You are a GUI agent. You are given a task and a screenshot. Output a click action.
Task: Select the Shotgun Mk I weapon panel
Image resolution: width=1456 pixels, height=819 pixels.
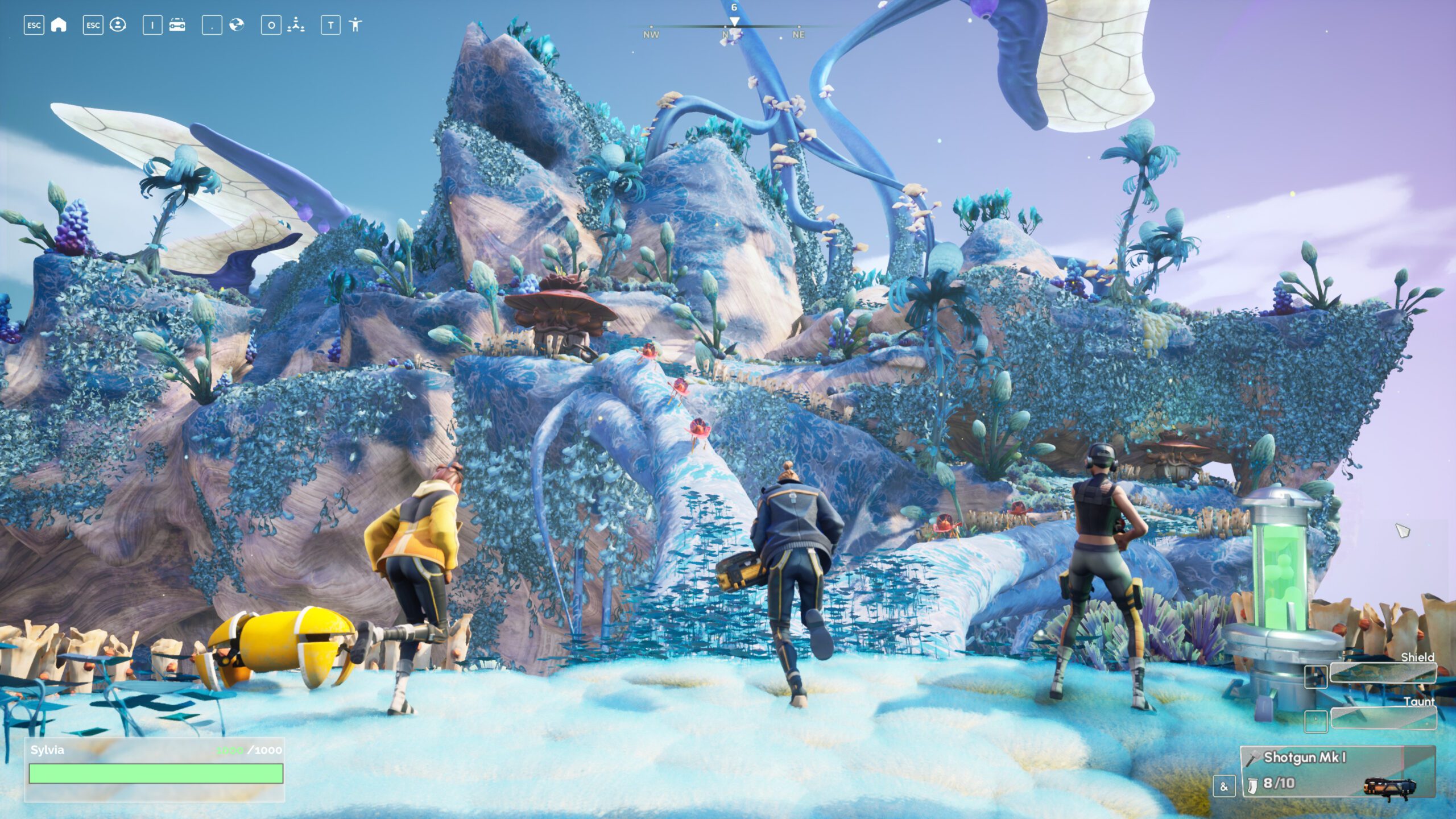pyautogui.click(x=1338, y=772)
